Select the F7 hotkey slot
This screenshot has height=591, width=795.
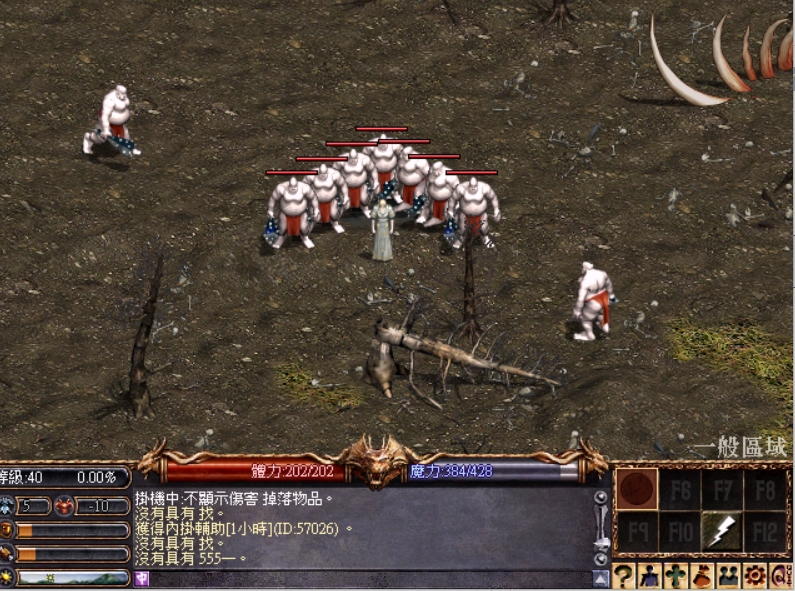[722, 490]
